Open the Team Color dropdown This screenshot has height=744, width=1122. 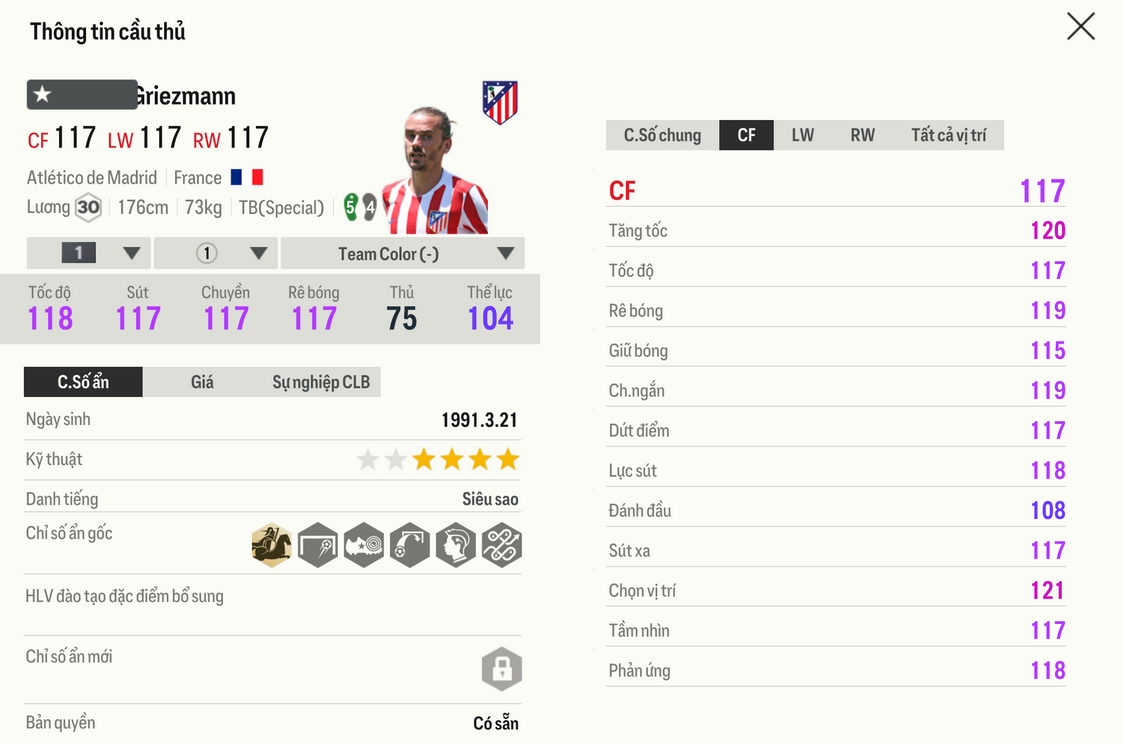tap(403, 254)
